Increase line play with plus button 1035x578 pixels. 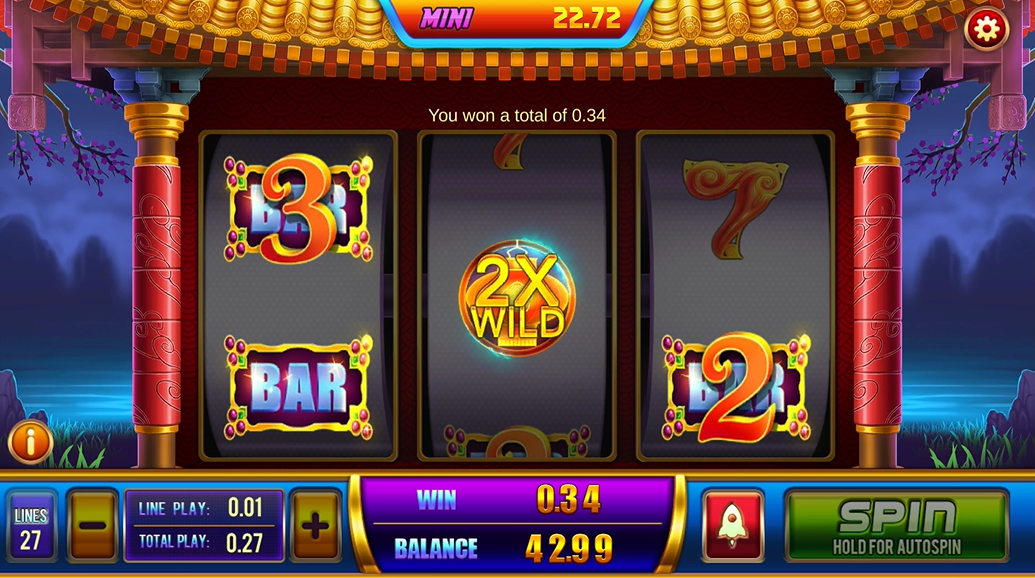[x=315, y=525]
